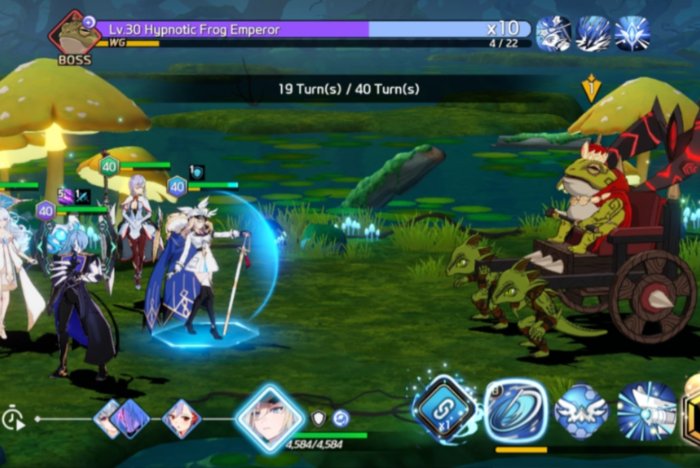Select the partially visible gold skill button

pyautogui.click(x=691, y=411)
